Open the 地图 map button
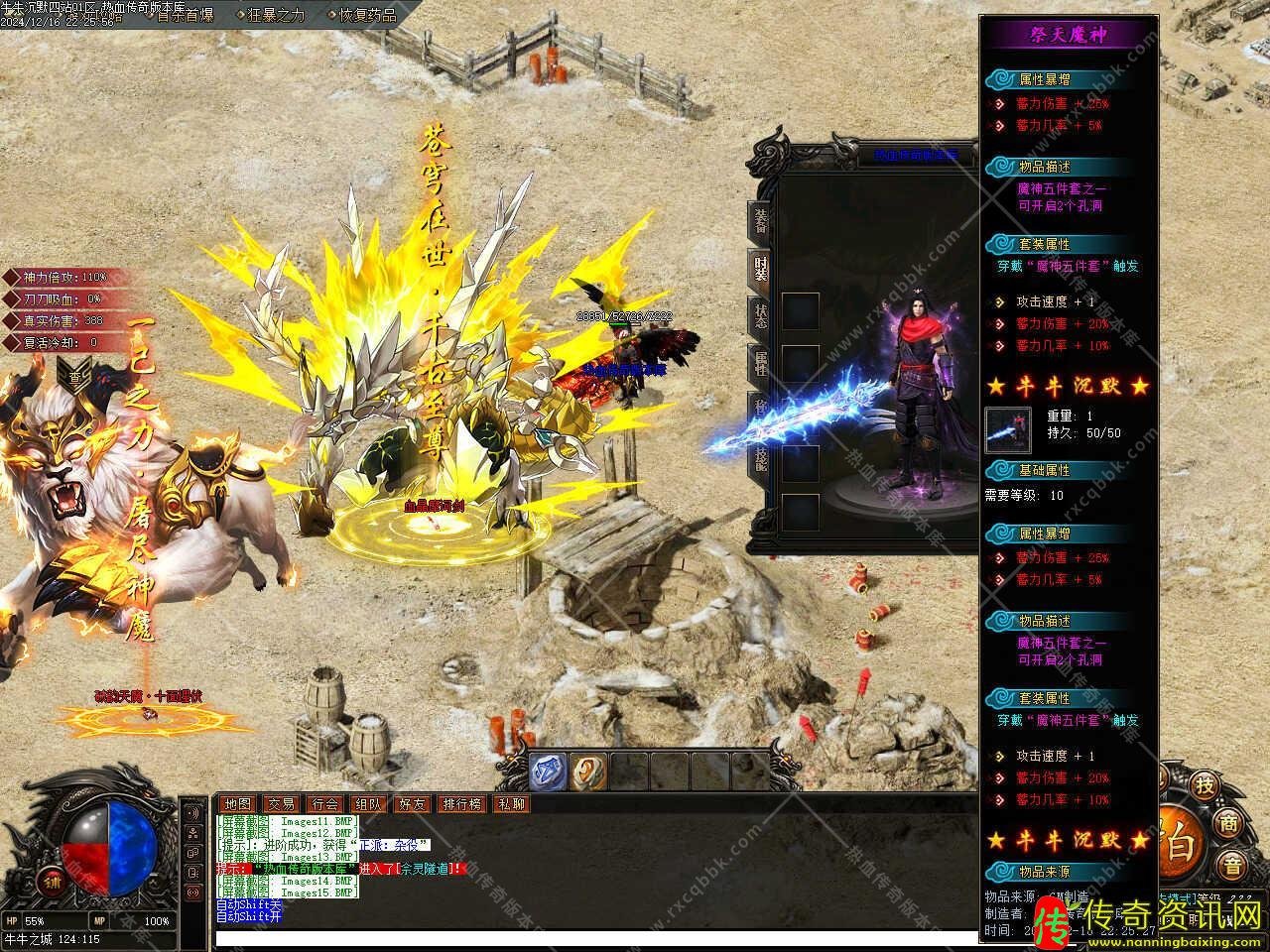1270x952 pixels. tap(238, 804)
